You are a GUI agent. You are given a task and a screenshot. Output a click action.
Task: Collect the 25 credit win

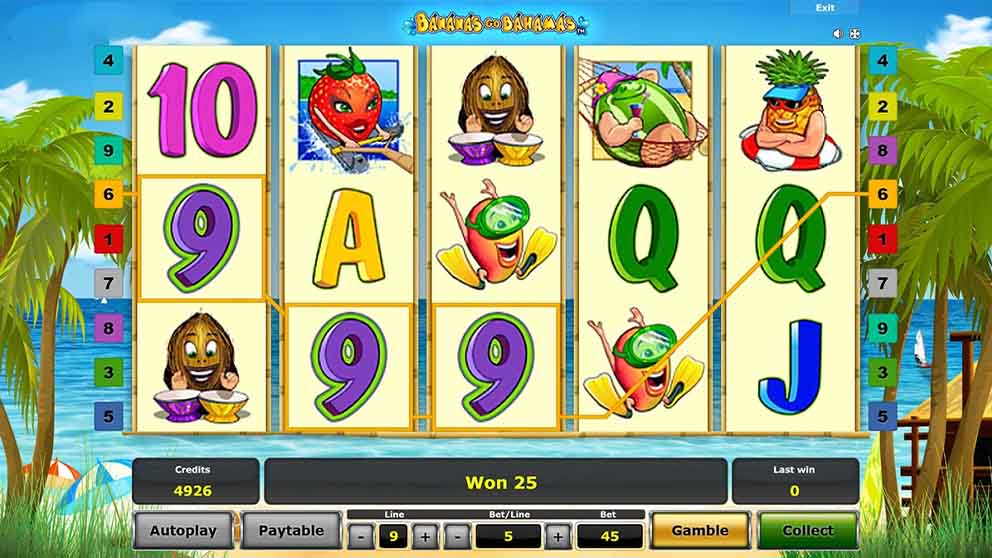pyautogui.click(x=807, y=531)
